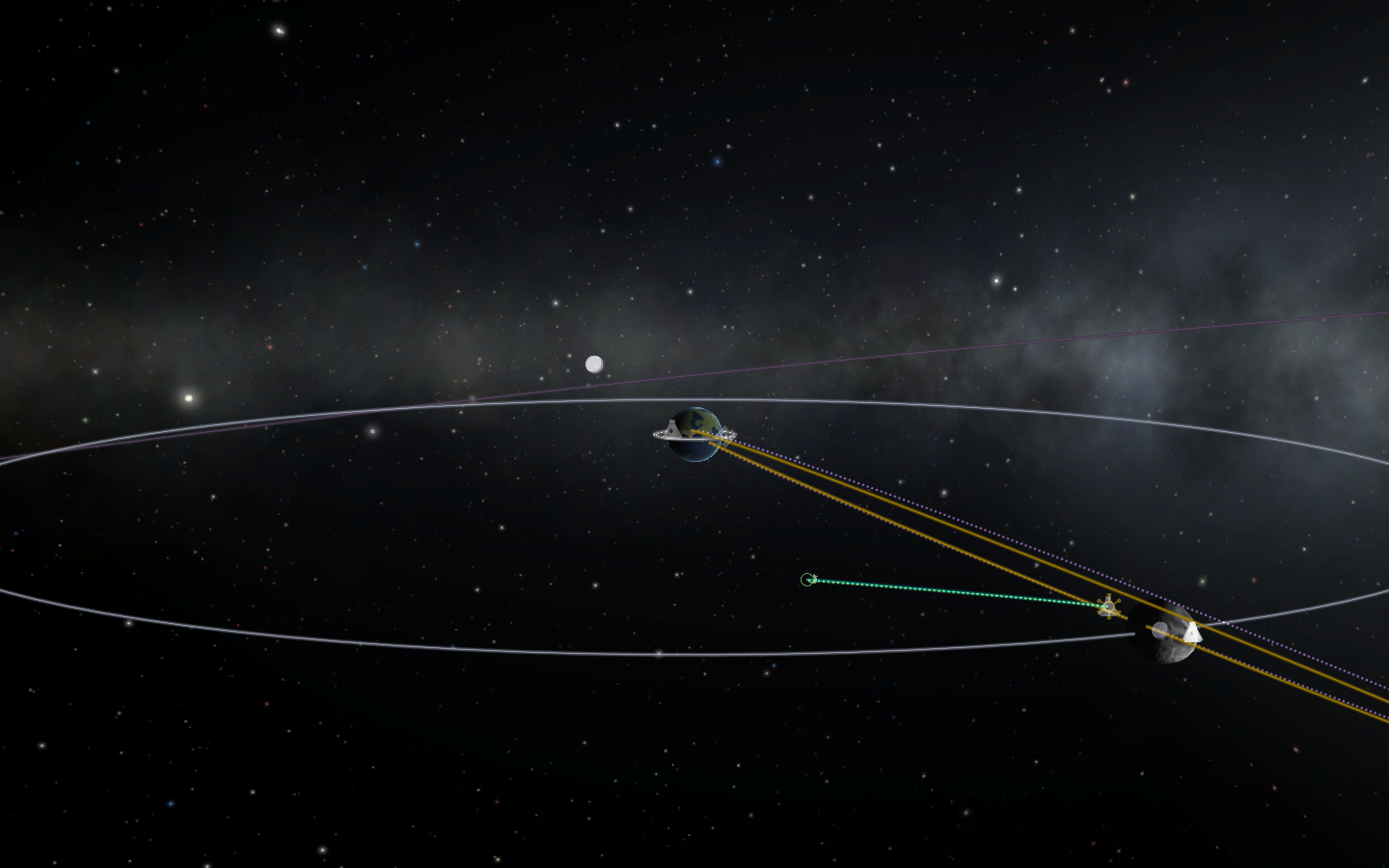Click the gold-highlighted vessel icon beside the moon
The height and width of the screenshot is (868, 1389).
pos(1110,607)
